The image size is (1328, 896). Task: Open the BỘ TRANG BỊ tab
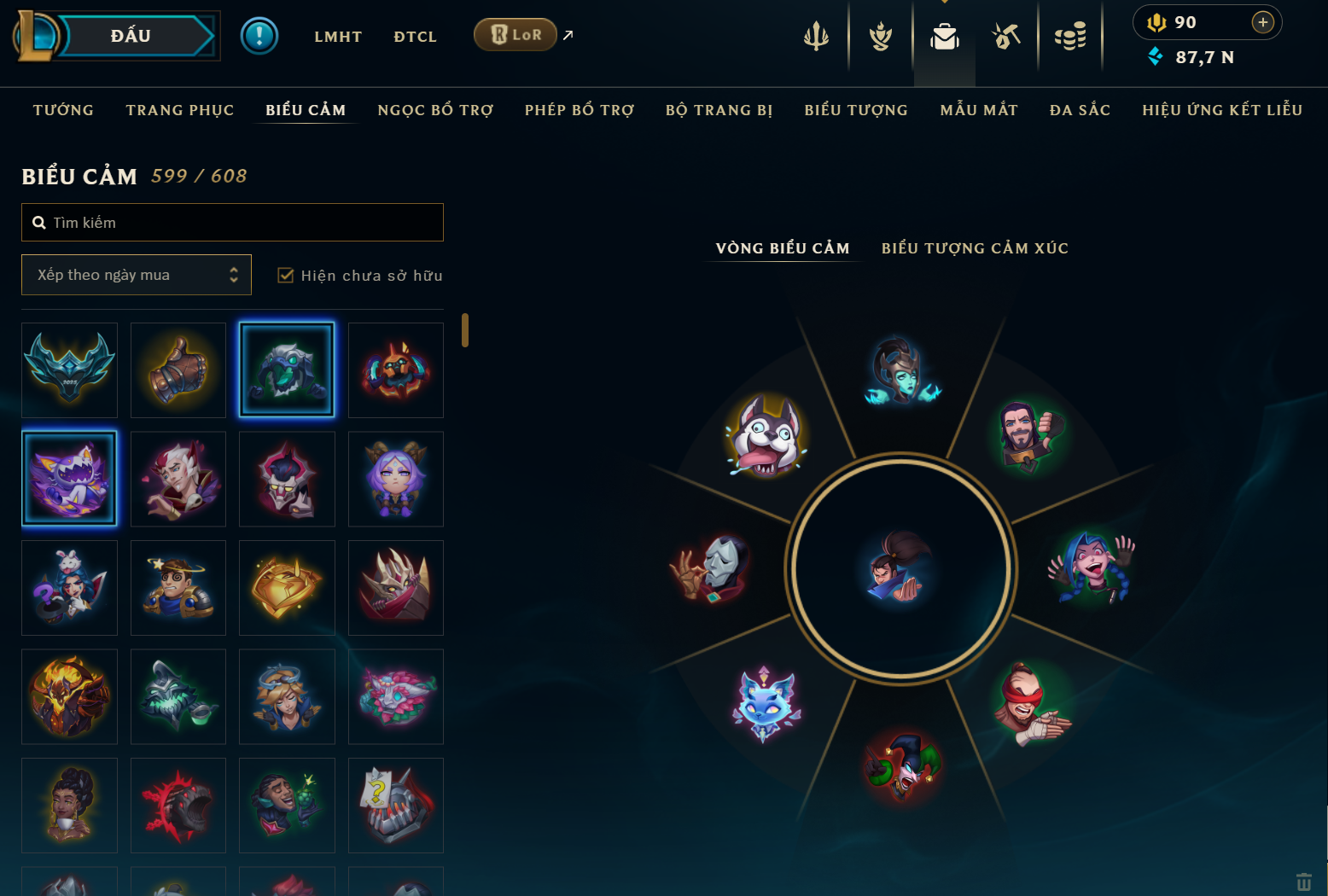[x=719, y=110]
